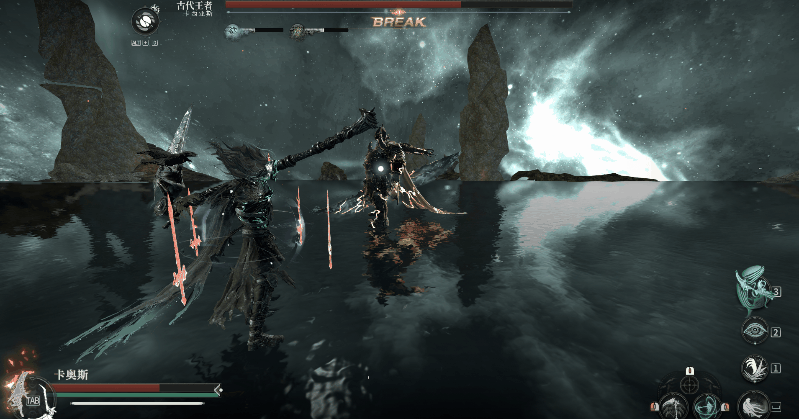Select the round boss emblem icon

click(x=145, y=21)
